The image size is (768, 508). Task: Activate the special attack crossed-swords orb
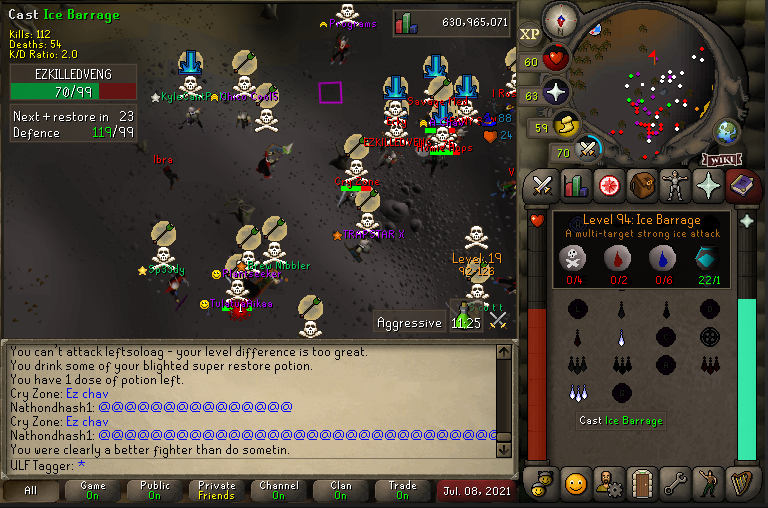pyautogui.click(x=589, y=151)
